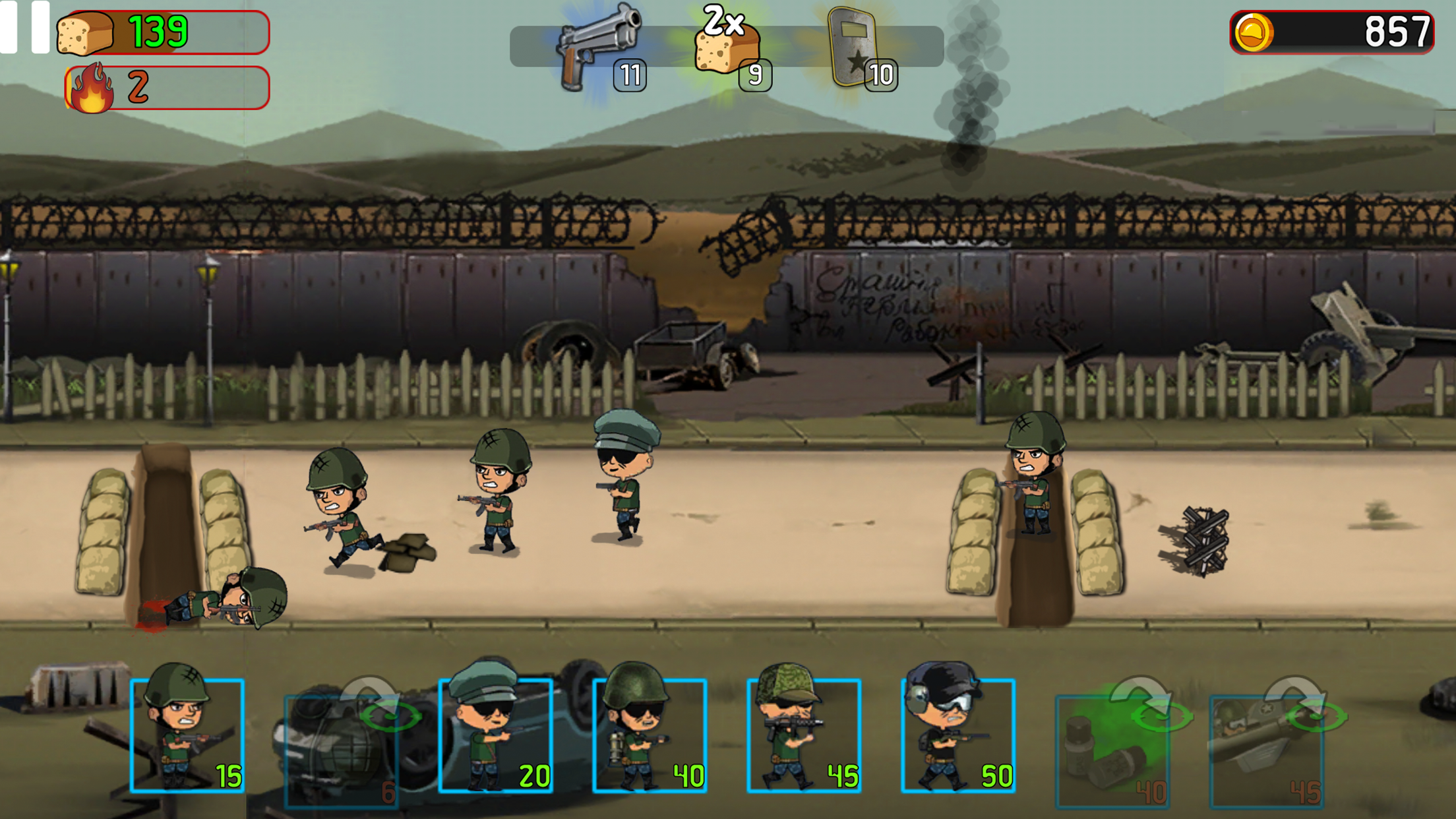Deploy the 50-cost goggles commando
This screenshot has height=819, width=1456.
pyautogui.click(x=958, y=735)
